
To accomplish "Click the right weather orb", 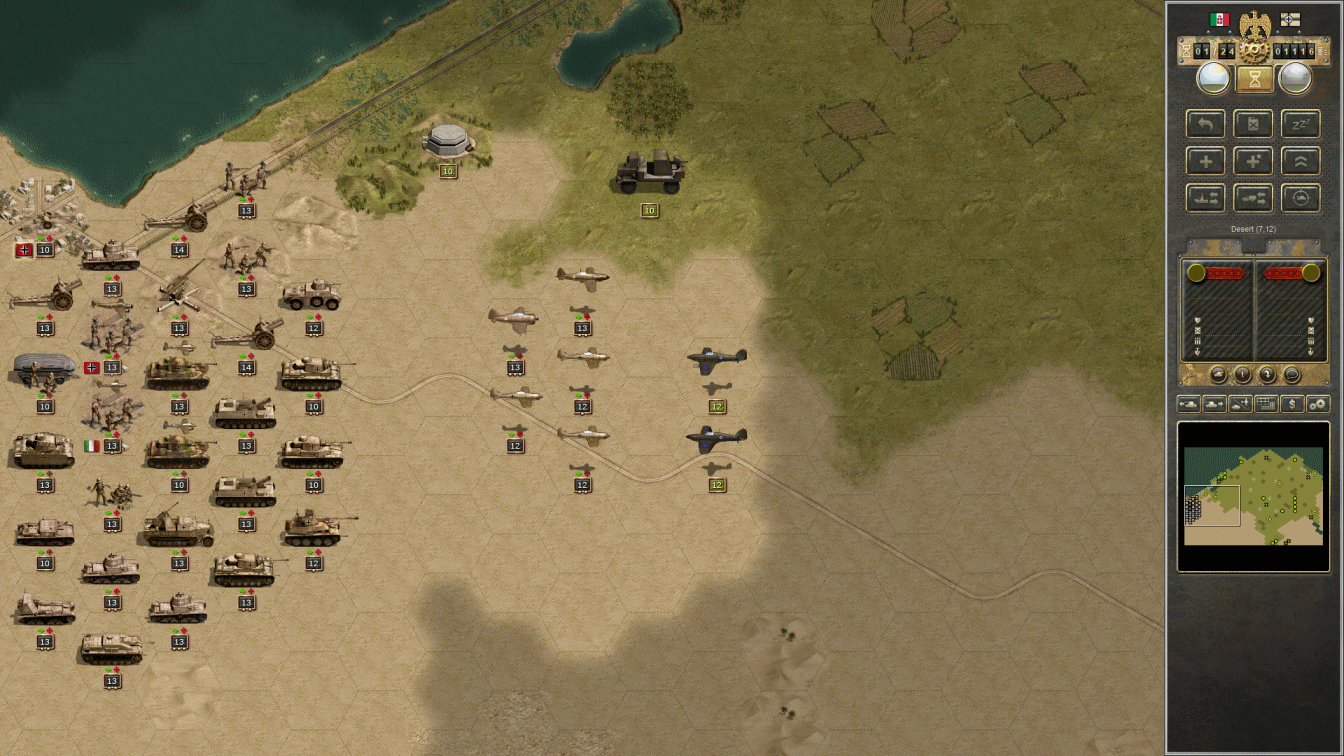I will pyautogui.click(x=1295, y=77).
